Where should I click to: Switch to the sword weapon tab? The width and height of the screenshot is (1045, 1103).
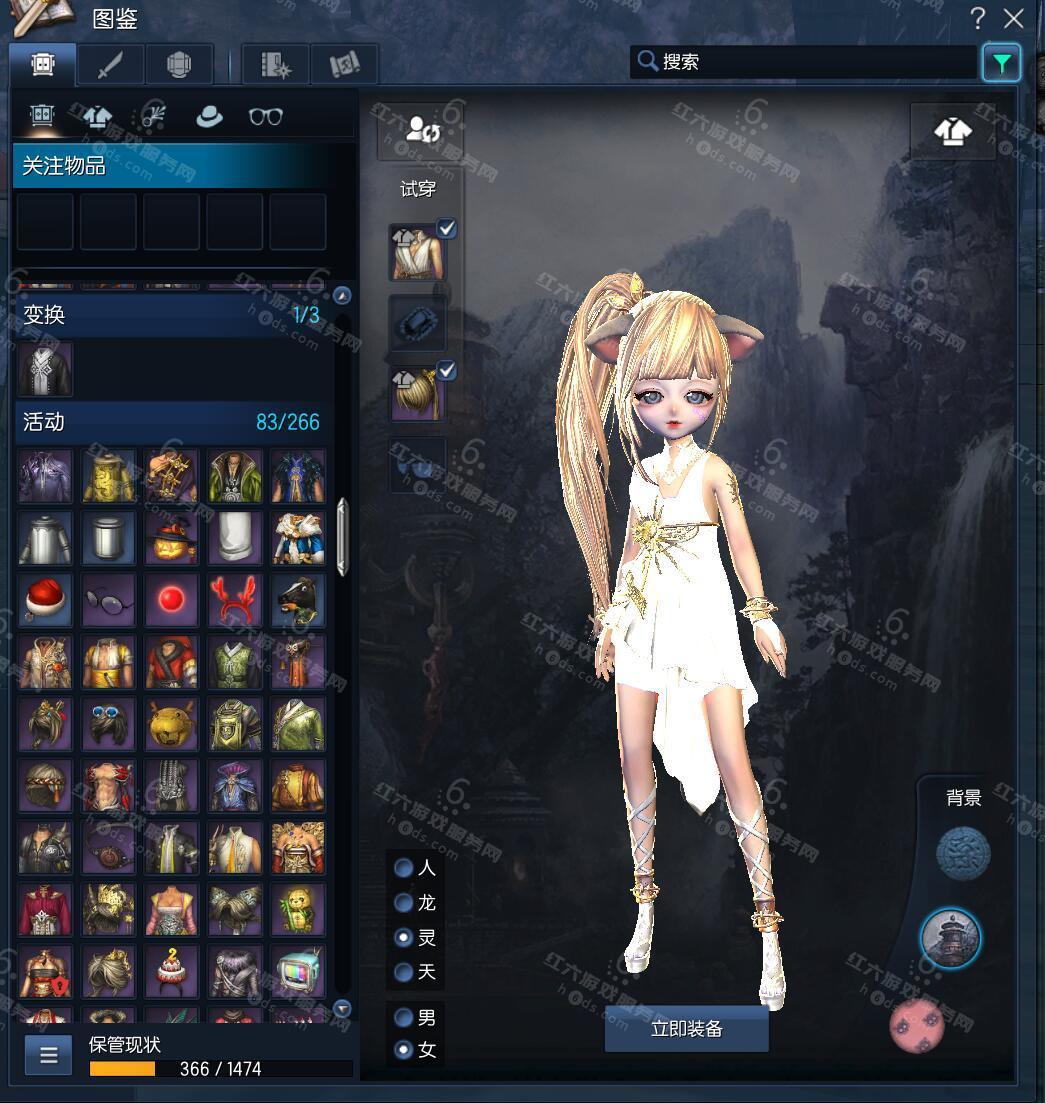110,65
